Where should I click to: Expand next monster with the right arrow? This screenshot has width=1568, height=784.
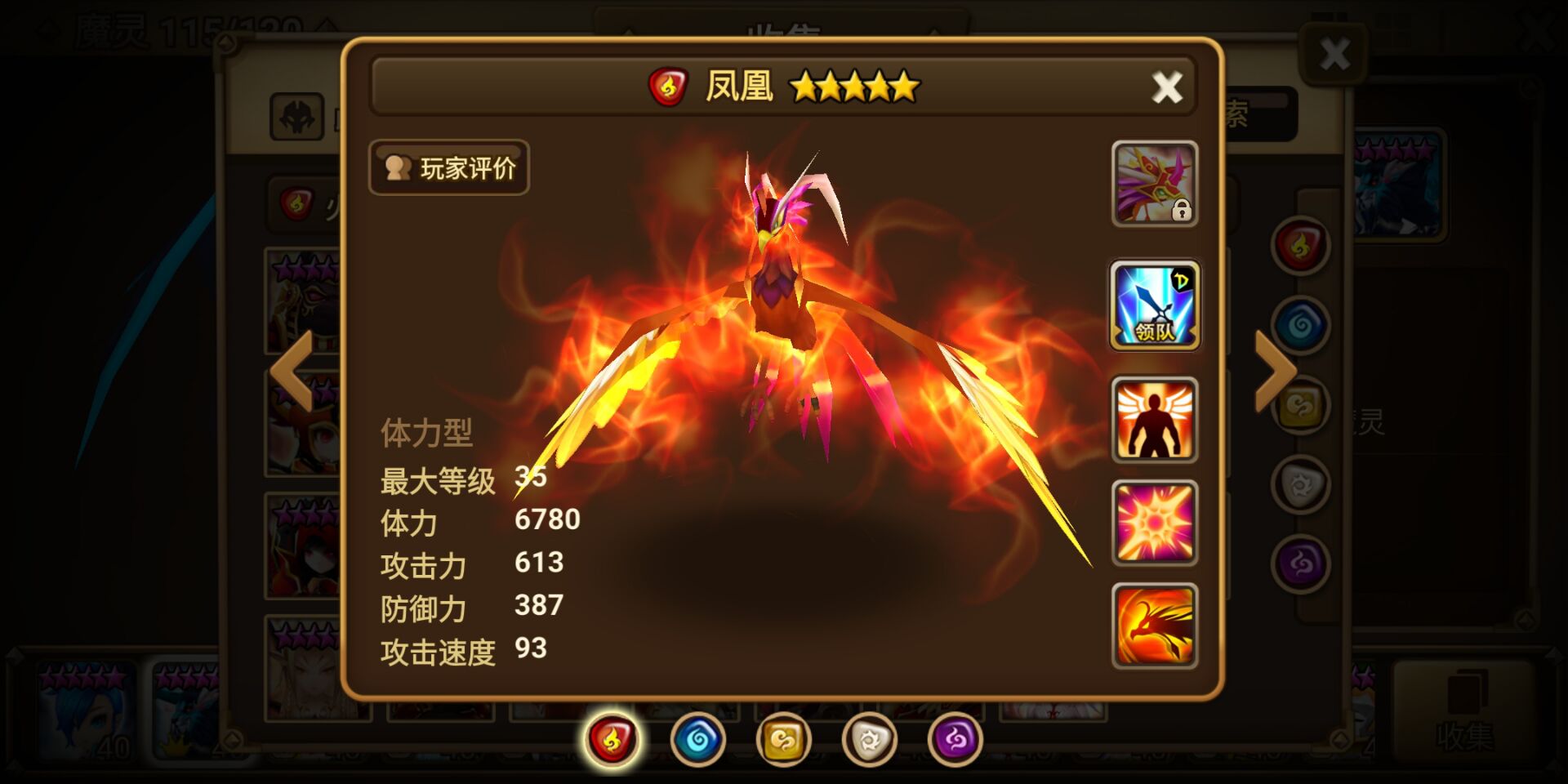coord(1274,372)
